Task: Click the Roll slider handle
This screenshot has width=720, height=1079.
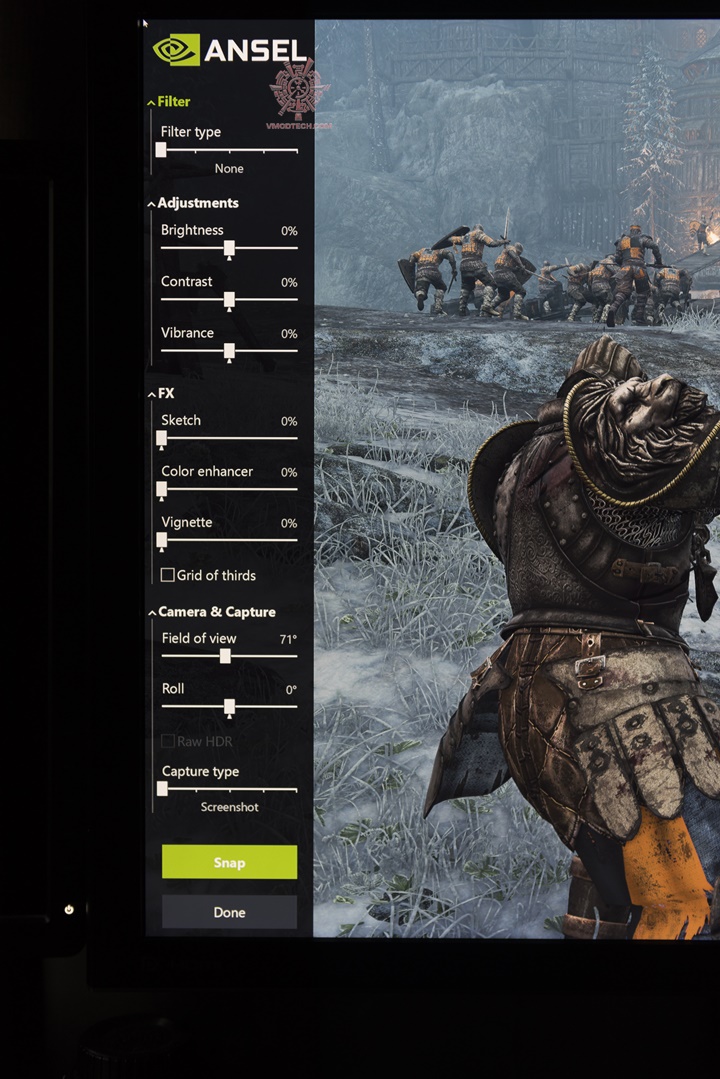Action: click(x=229, y=706)
